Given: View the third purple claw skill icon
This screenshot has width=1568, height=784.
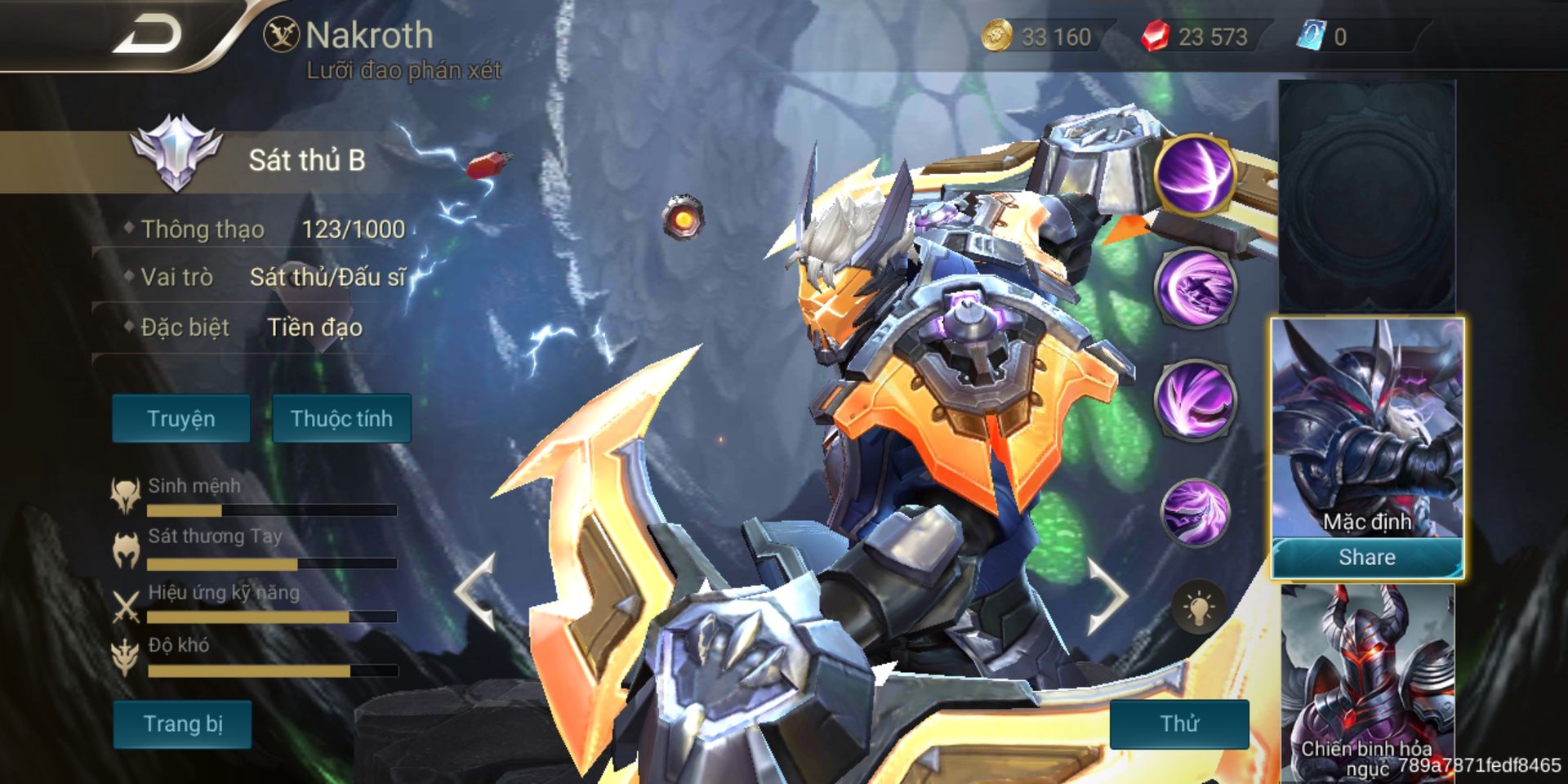Looking at the screenshot, I should point(1195,400).
